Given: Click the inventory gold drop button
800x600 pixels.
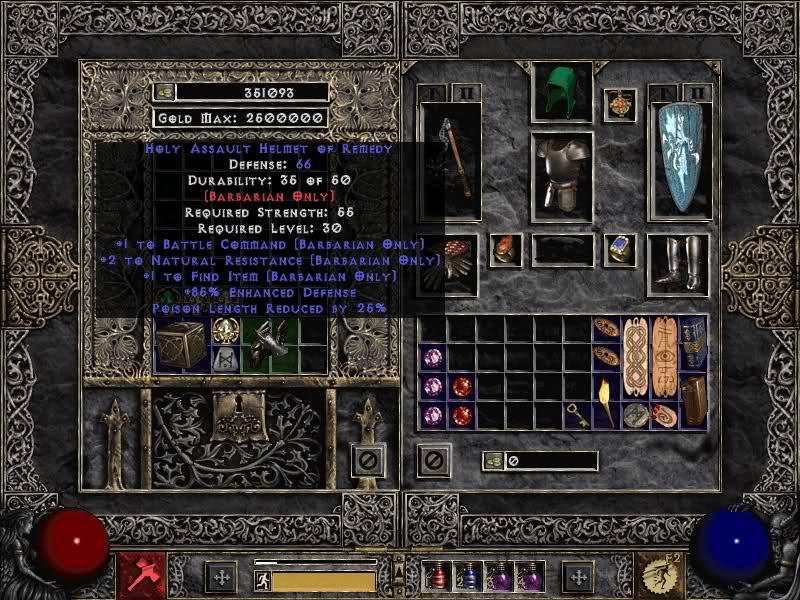Looking at the screenshot, I should tap(493, 461).
